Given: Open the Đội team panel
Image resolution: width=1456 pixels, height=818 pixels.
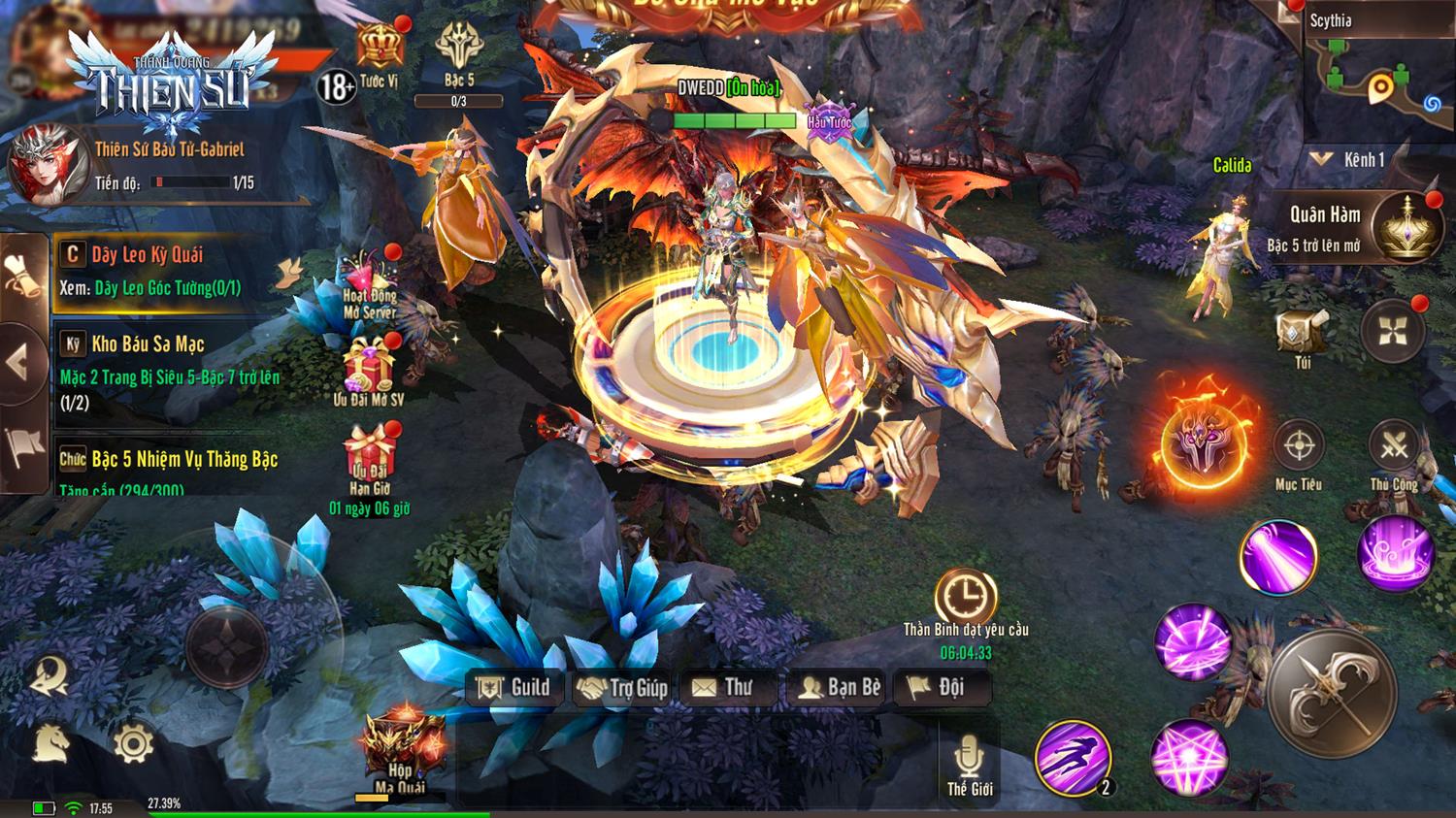Looking at the screenshot, I should (937, 688).
